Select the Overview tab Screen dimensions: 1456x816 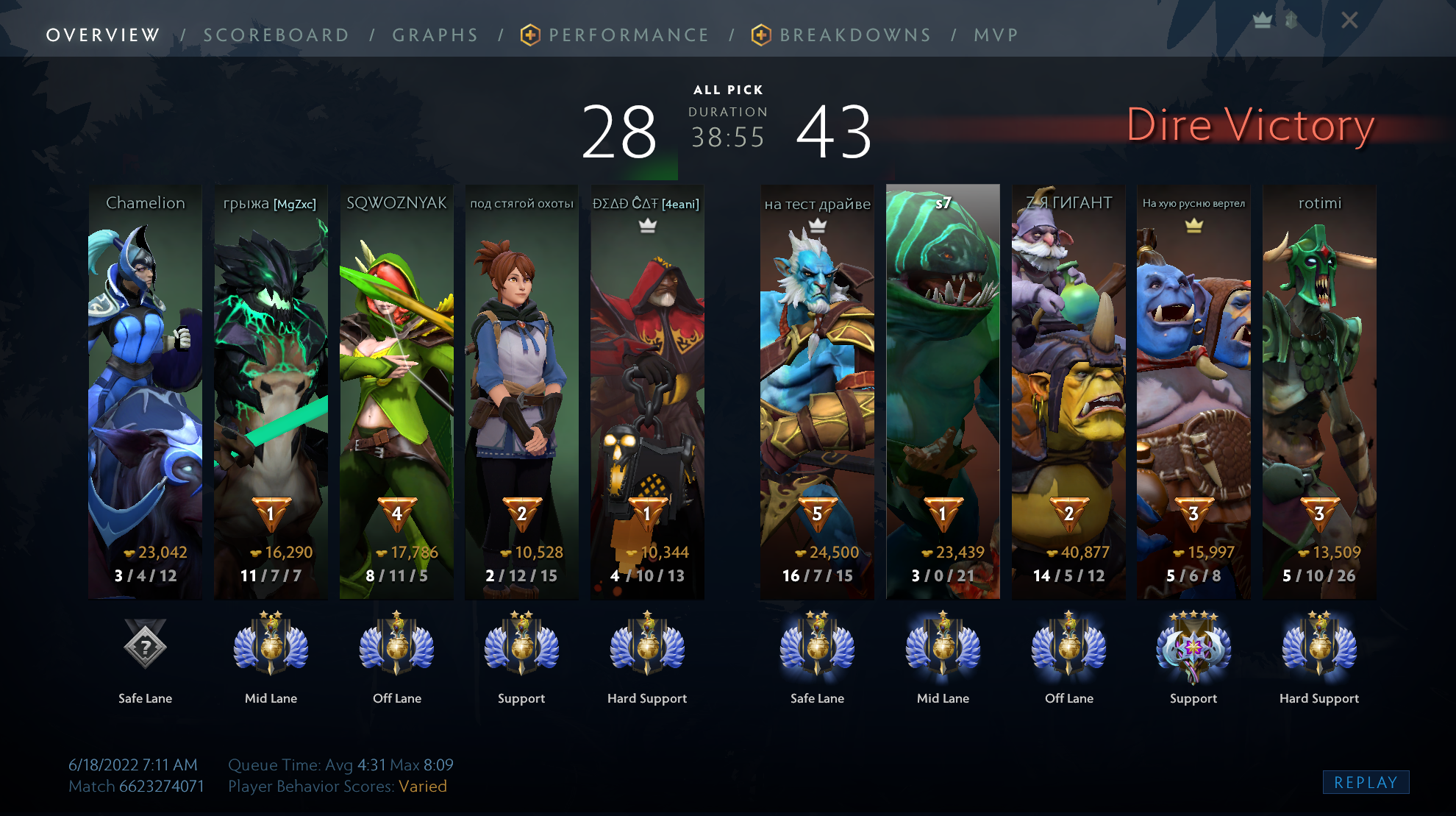pyautogui.click(x=103, y=35)
